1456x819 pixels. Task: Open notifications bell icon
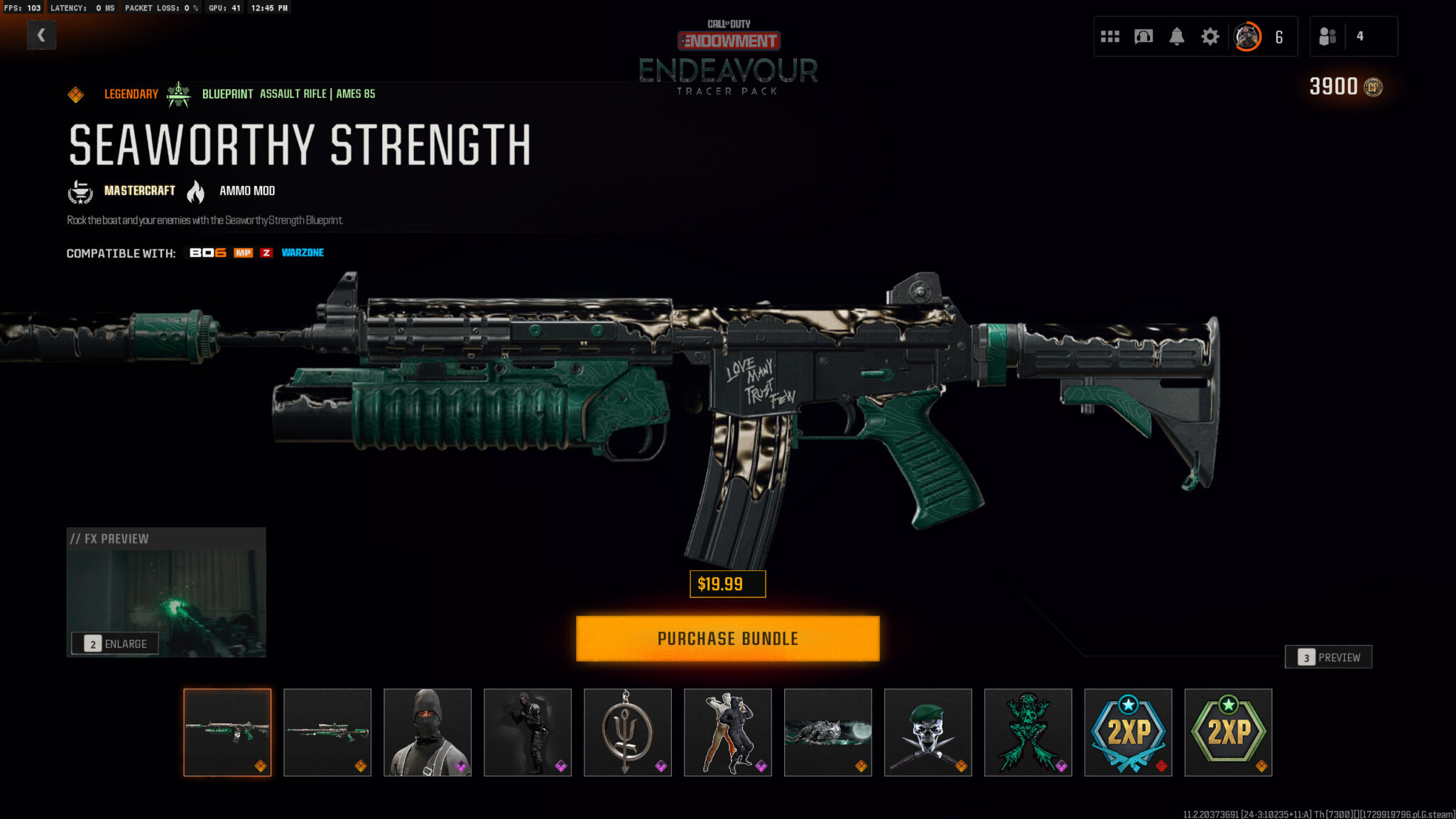tap(1177, 36)
